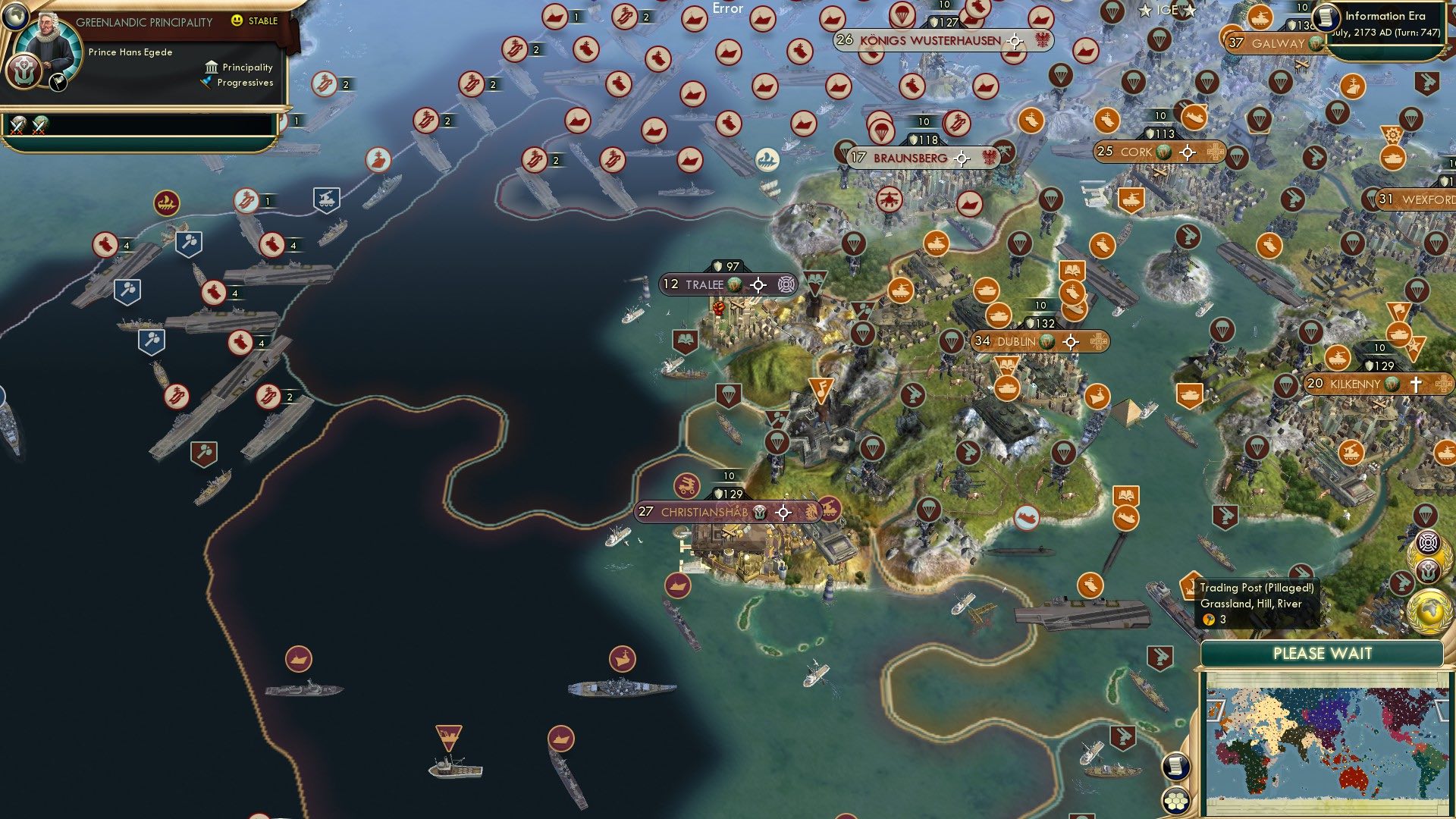Open the scroll notification icon near the minimap

(1175, 766)
